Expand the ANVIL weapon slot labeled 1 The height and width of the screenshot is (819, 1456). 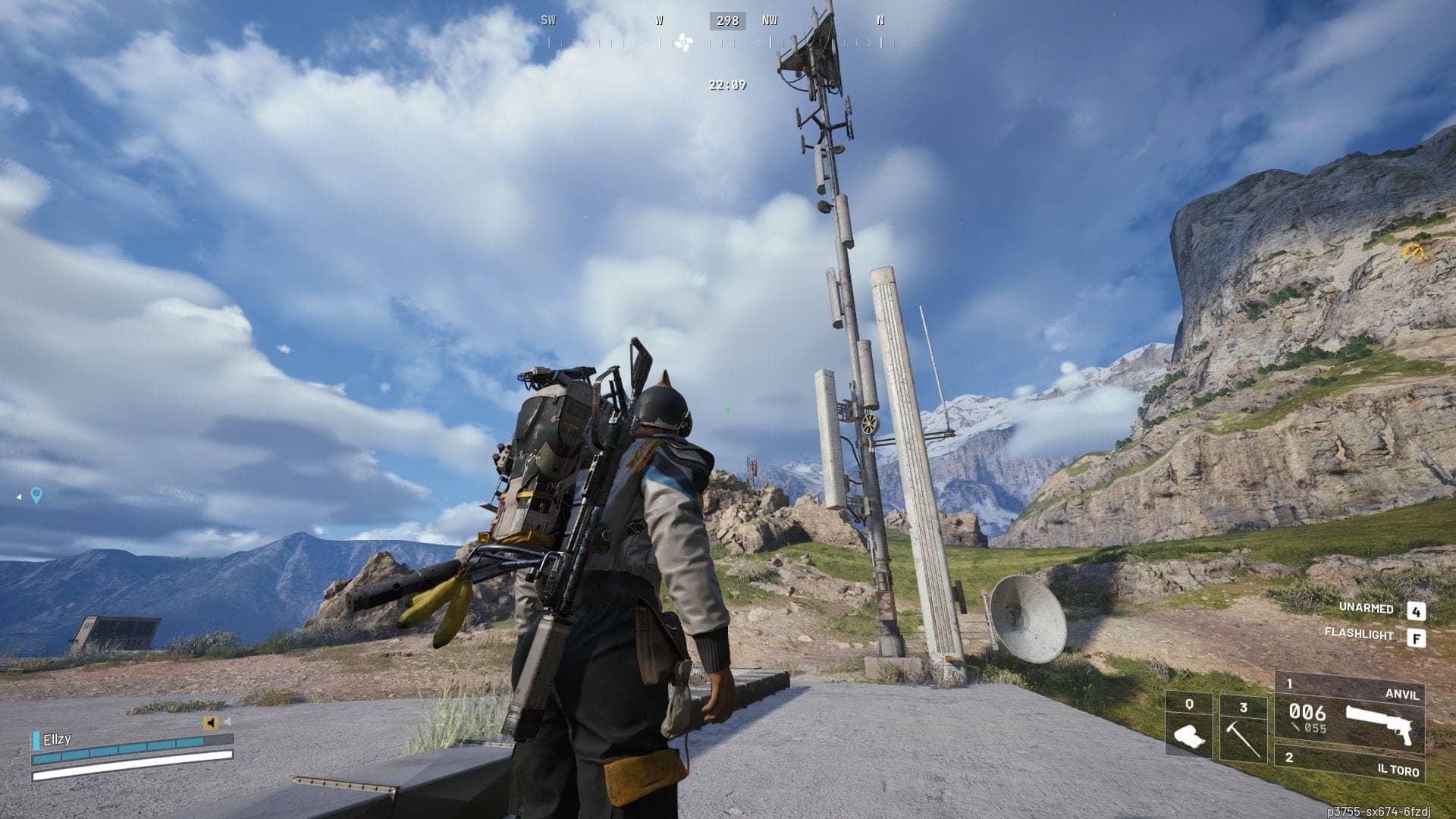pyautogui.click(x=1289, y=683)
